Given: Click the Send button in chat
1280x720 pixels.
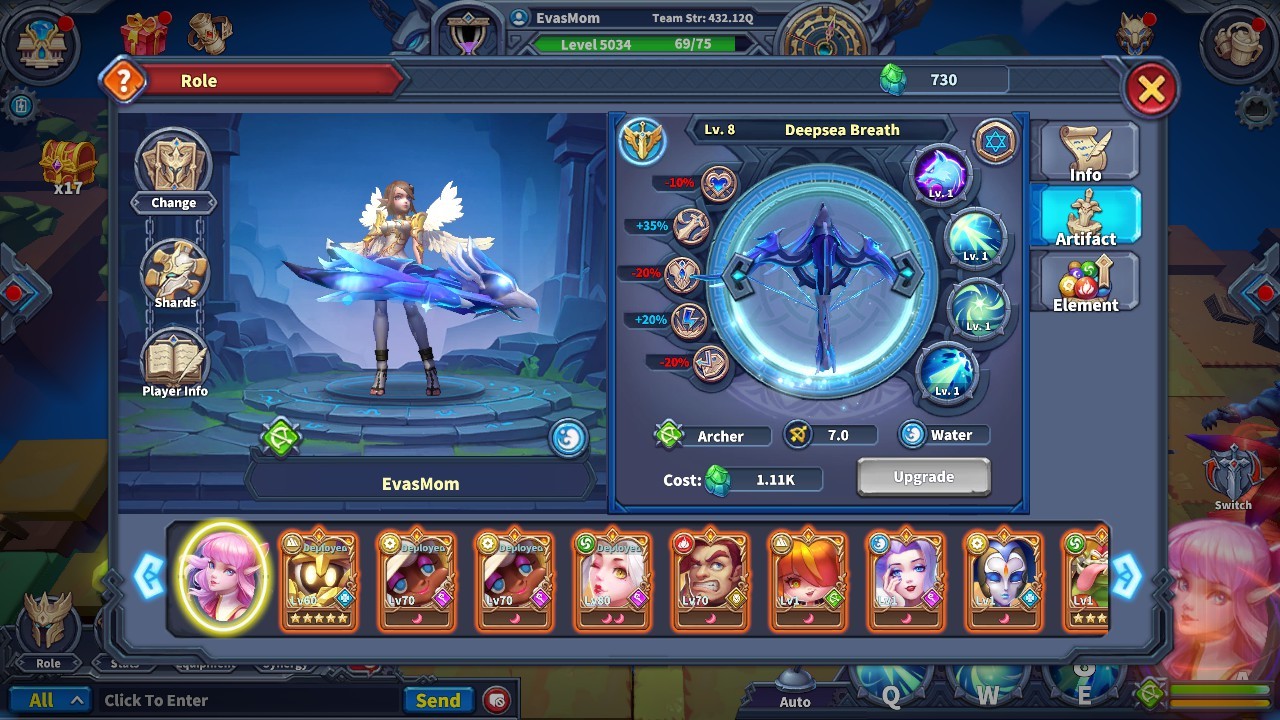Looking at the screenshot, I should (x=438, y=700).
